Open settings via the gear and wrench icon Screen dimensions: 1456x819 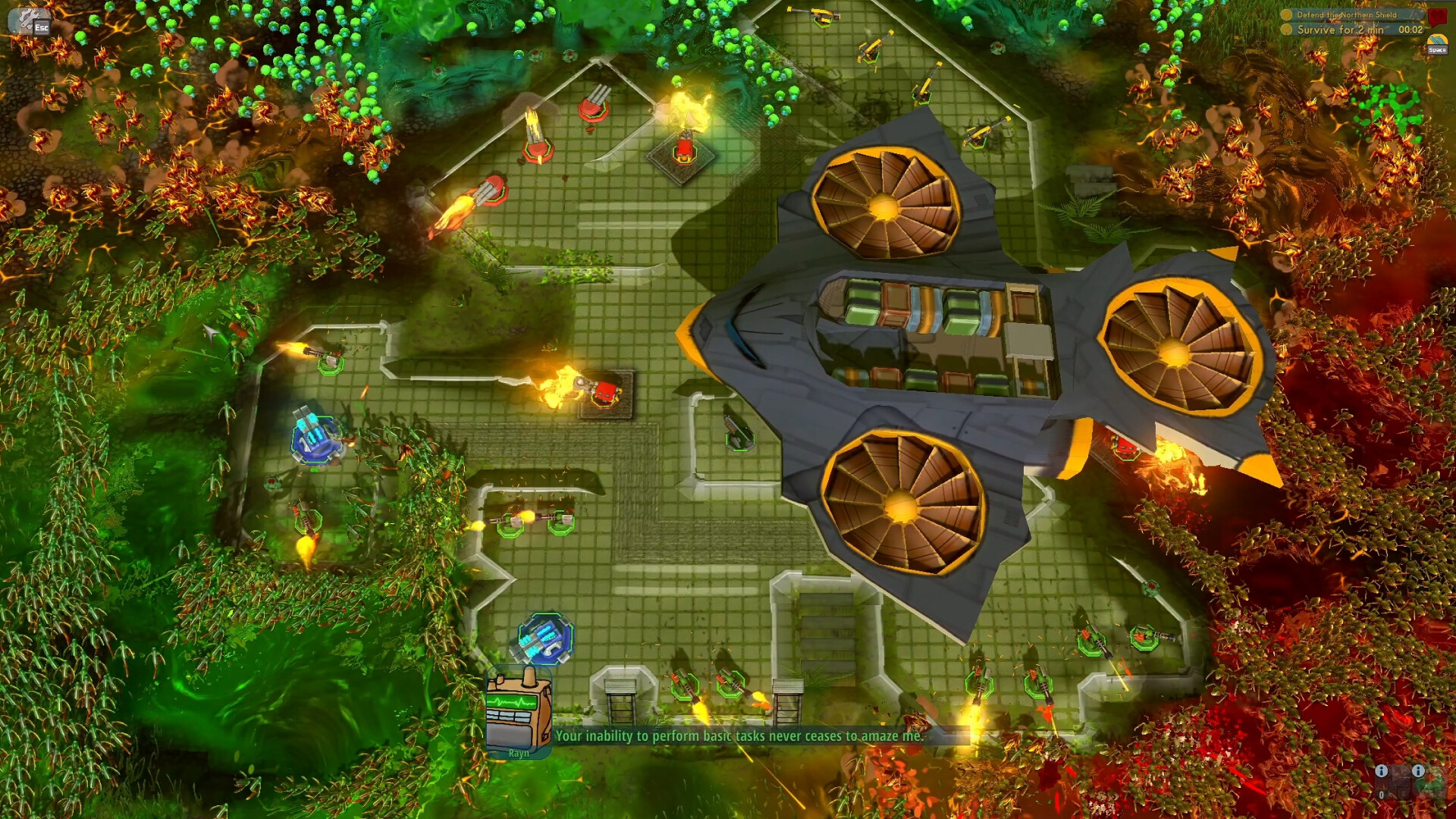point(28,19)
